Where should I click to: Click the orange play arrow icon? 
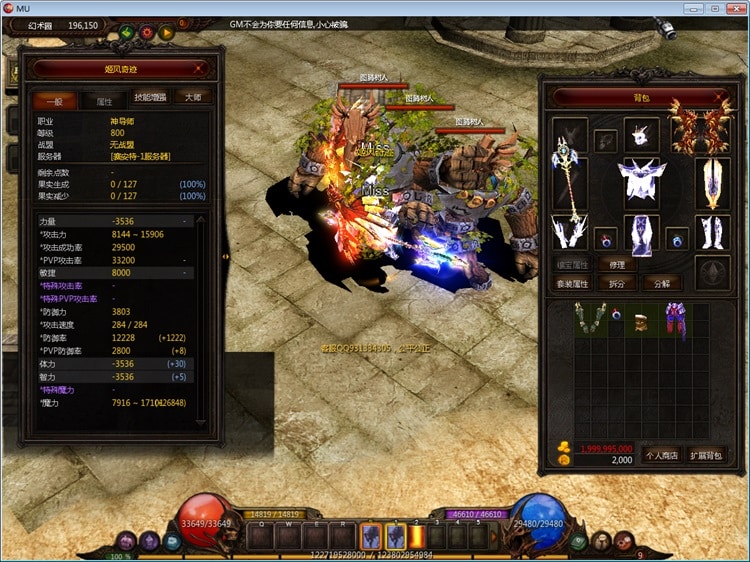pyautogui.click(x=167, y=32)
